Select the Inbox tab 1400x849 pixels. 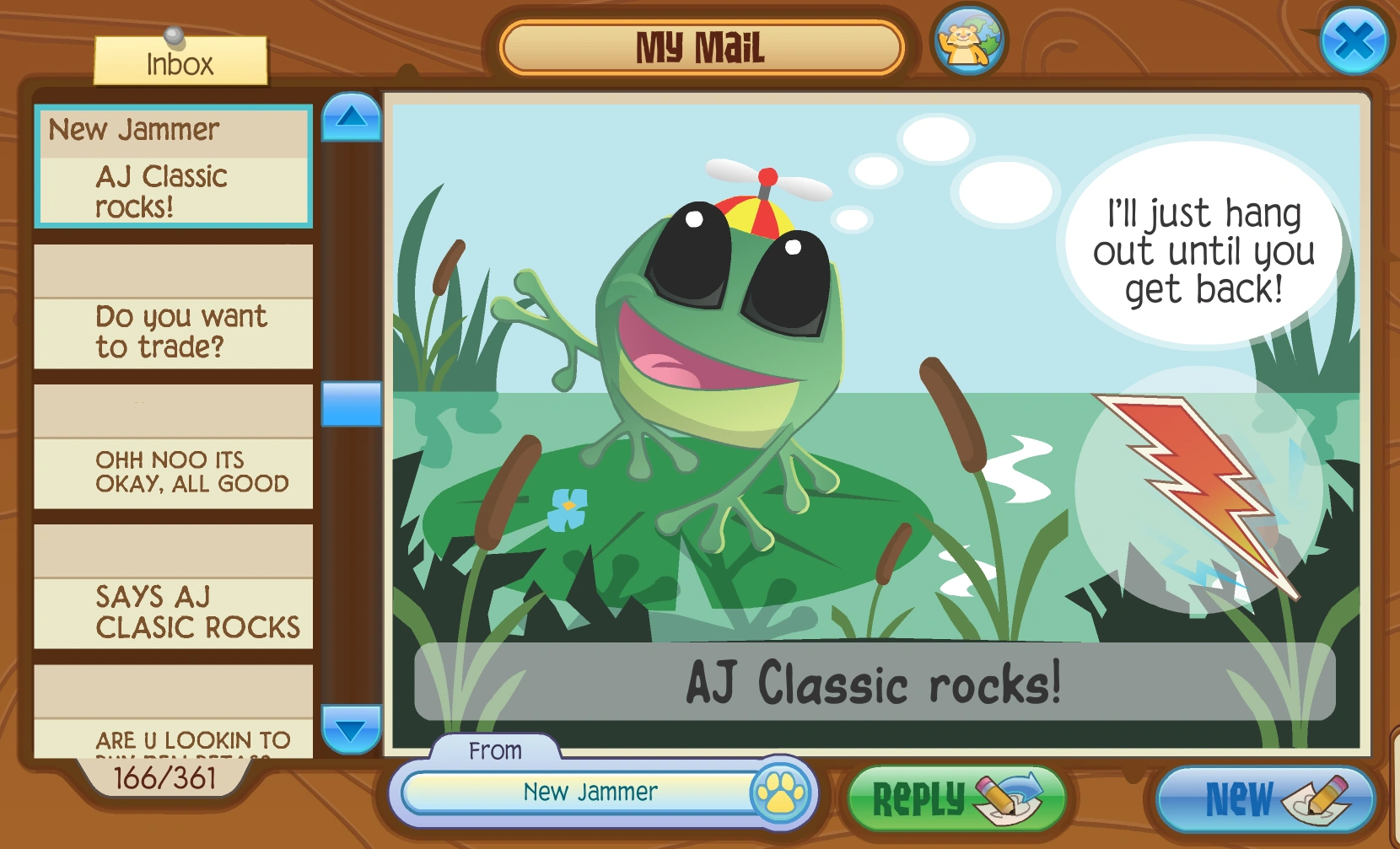pos(179,61)
